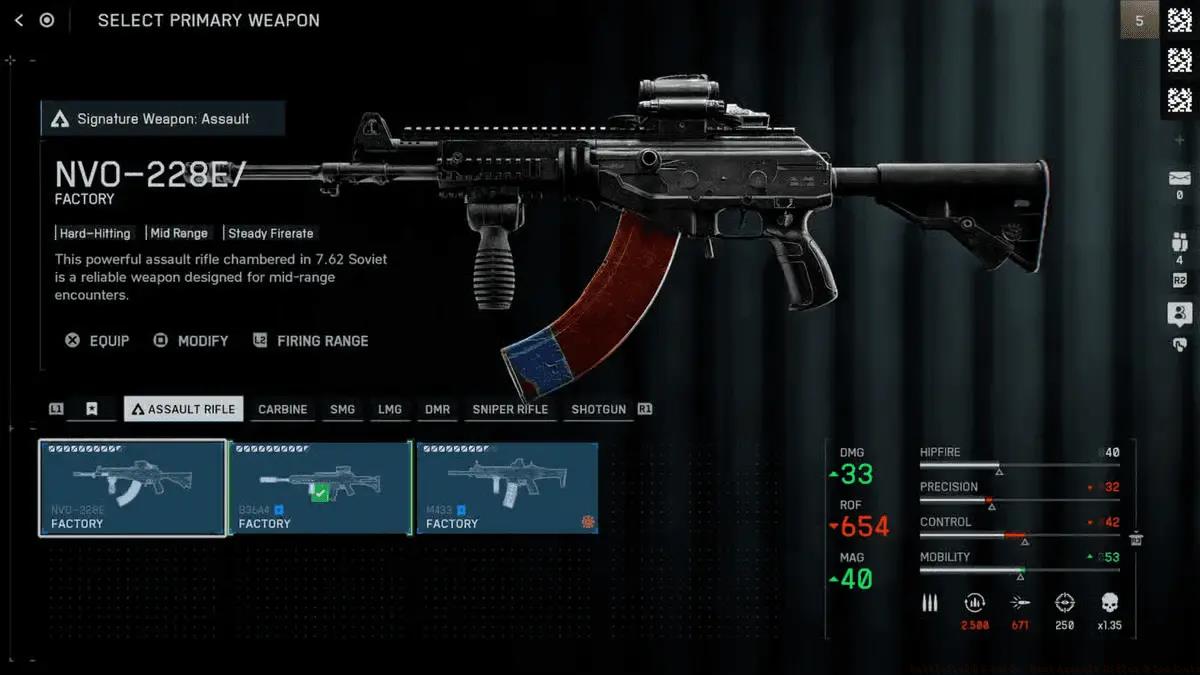Select the Assault Rifle tab
1200x675 pixels.
point(183,409)
